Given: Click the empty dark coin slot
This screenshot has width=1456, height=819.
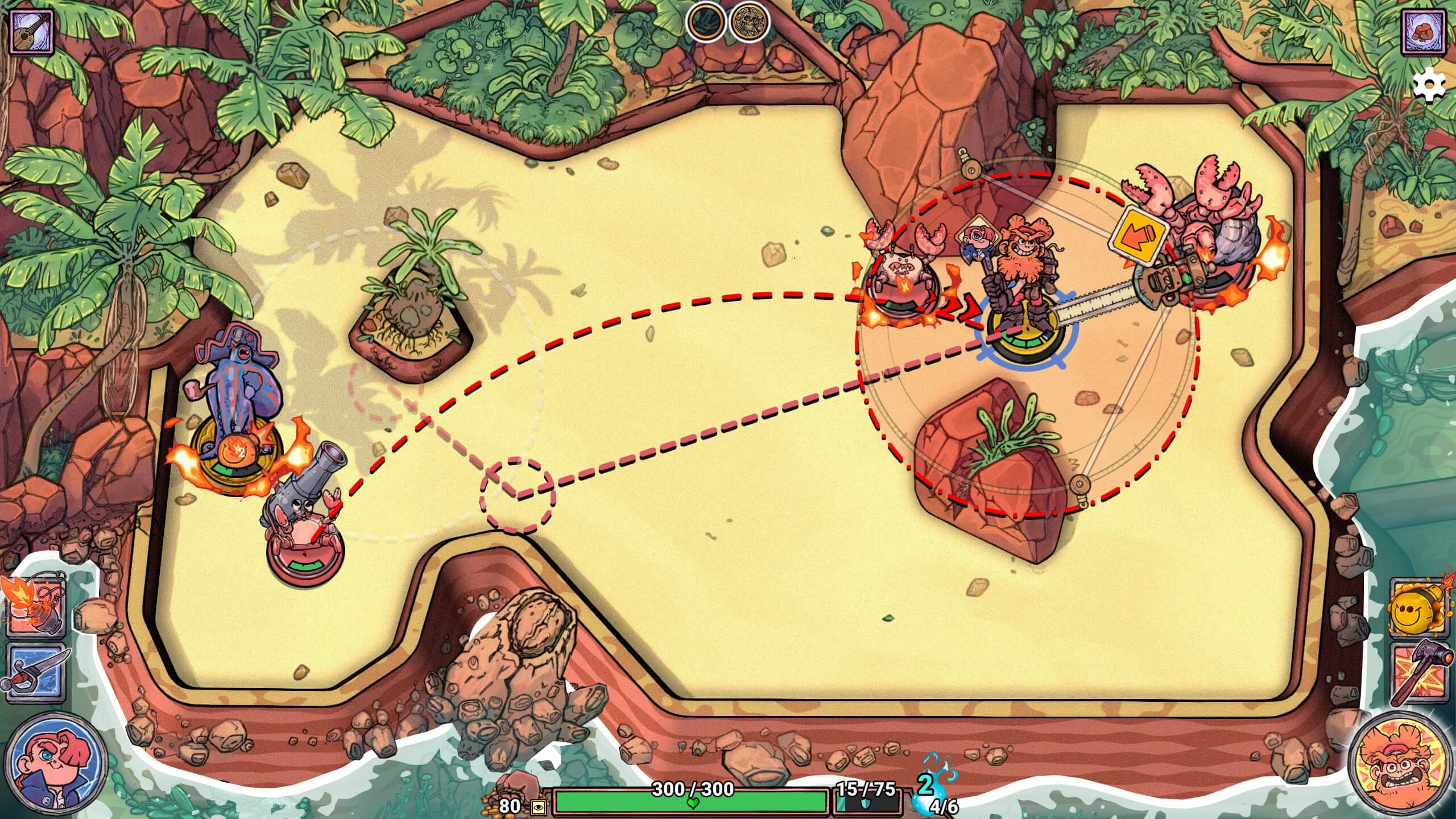Looking at the screenshot, I should click(706, 23).
